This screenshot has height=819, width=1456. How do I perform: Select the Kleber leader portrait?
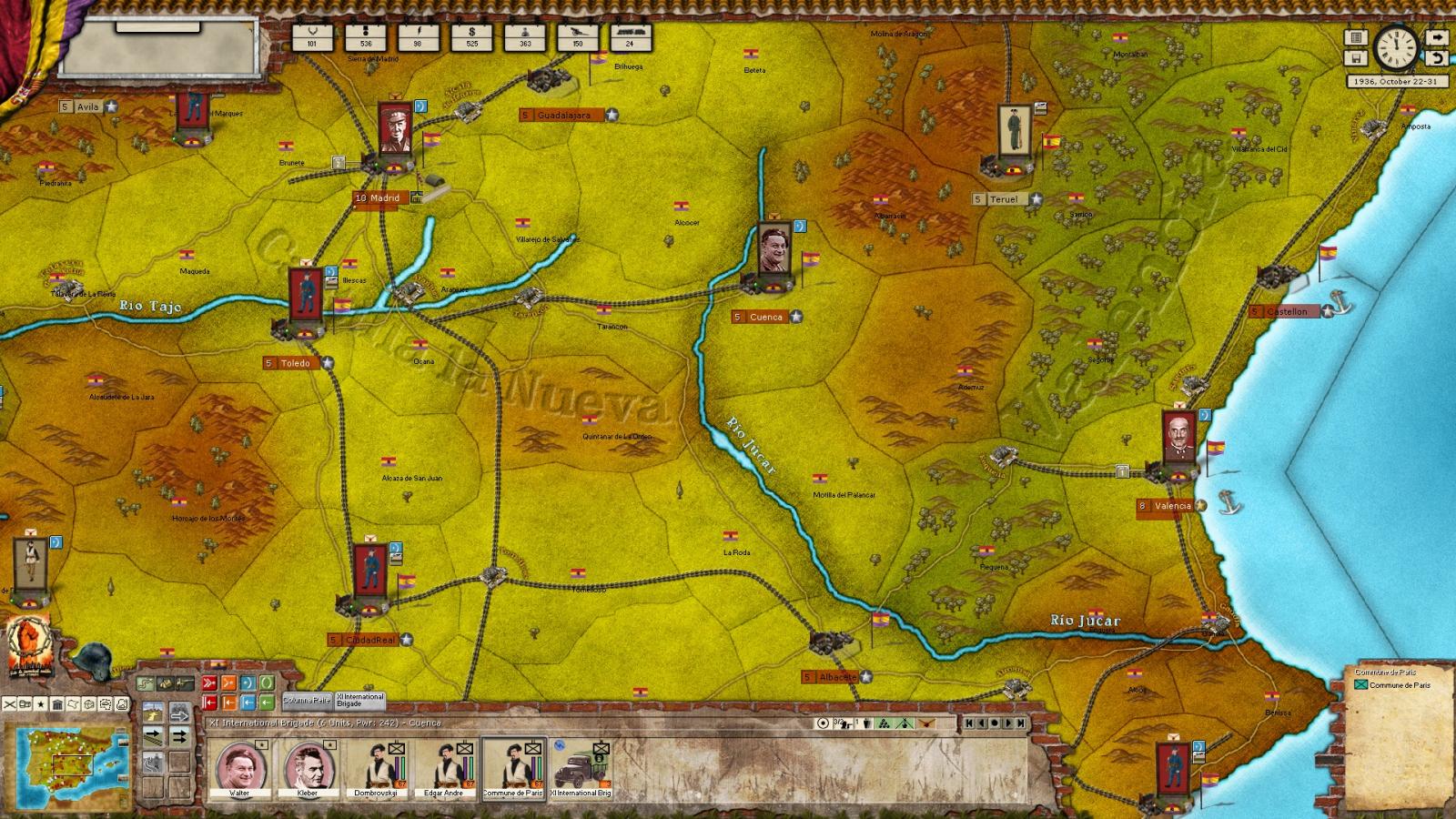coord(308,769)
